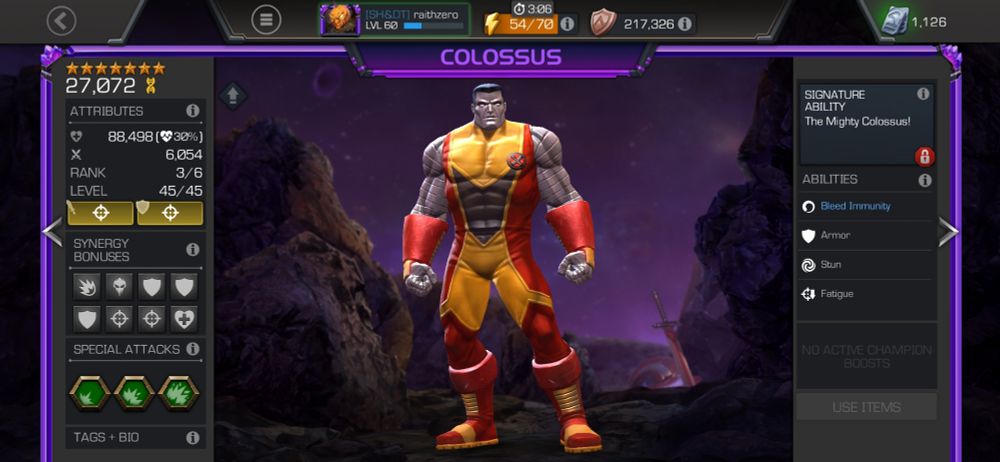Select the Fatigue ability entry
This screenshot has width=1000, height=462.
coord(836,294)
